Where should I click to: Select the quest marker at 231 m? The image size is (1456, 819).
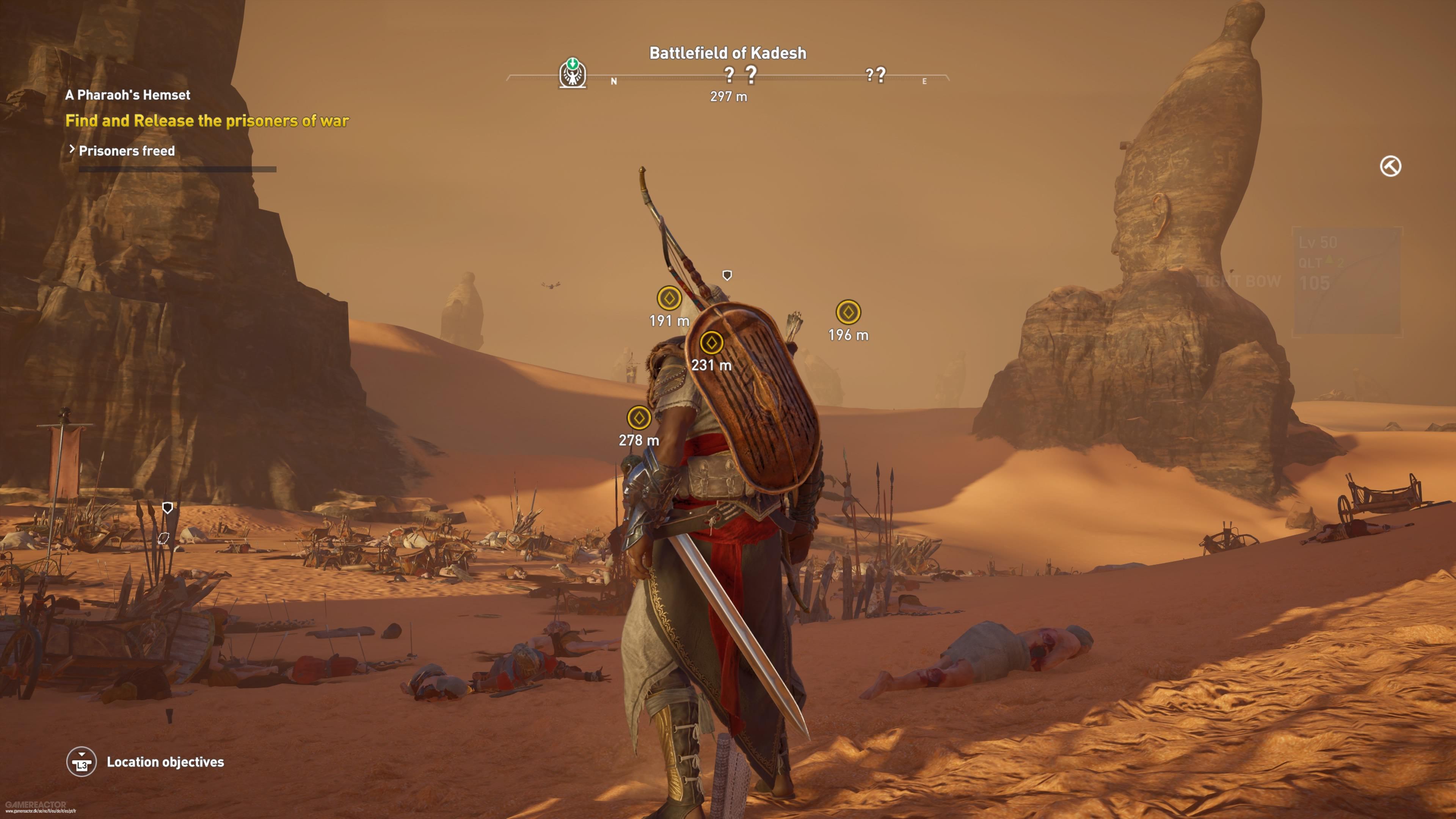tap(711, 342)
